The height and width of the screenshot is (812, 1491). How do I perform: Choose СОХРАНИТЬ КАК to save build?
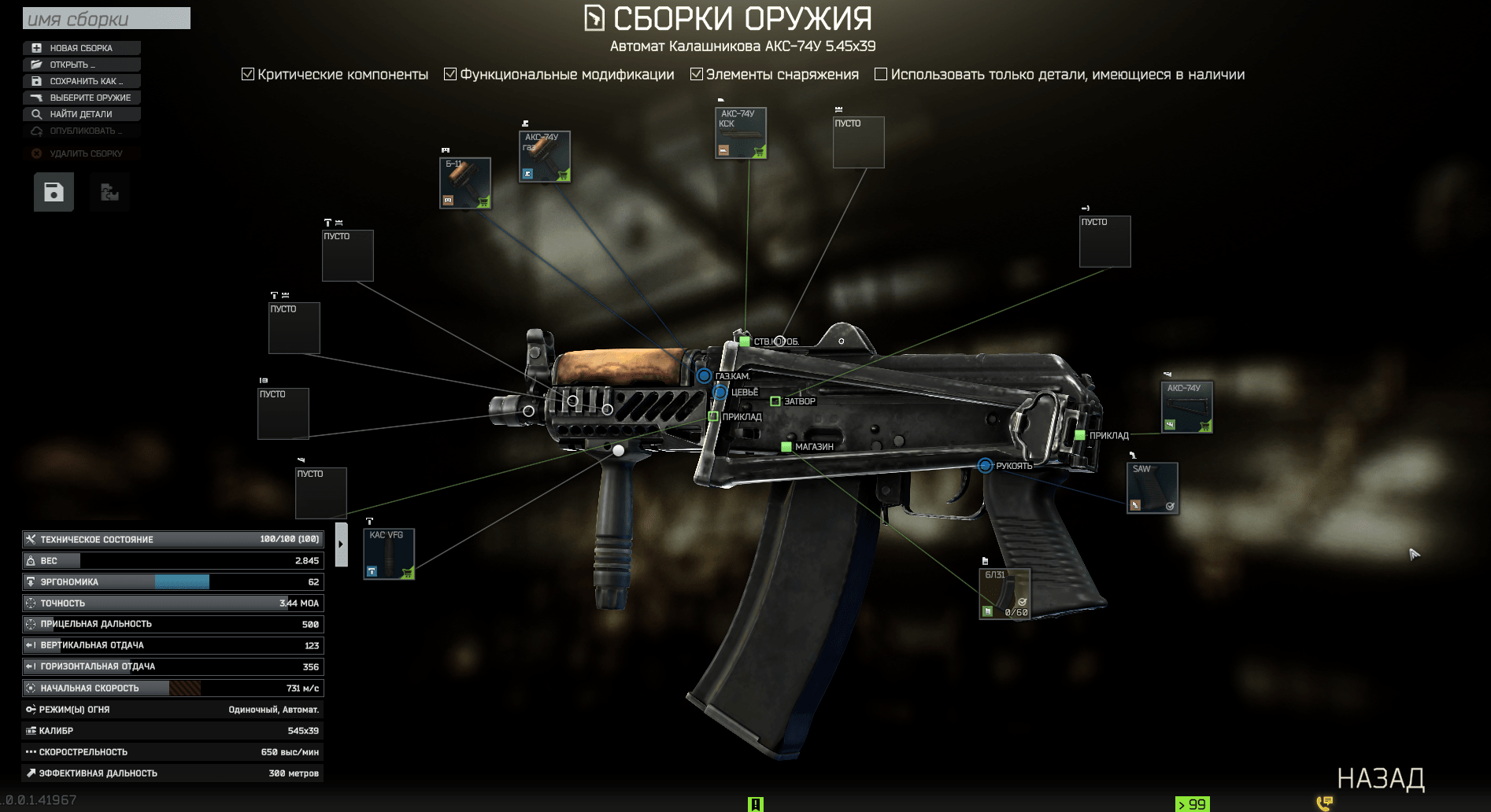(x=81, y=81)
